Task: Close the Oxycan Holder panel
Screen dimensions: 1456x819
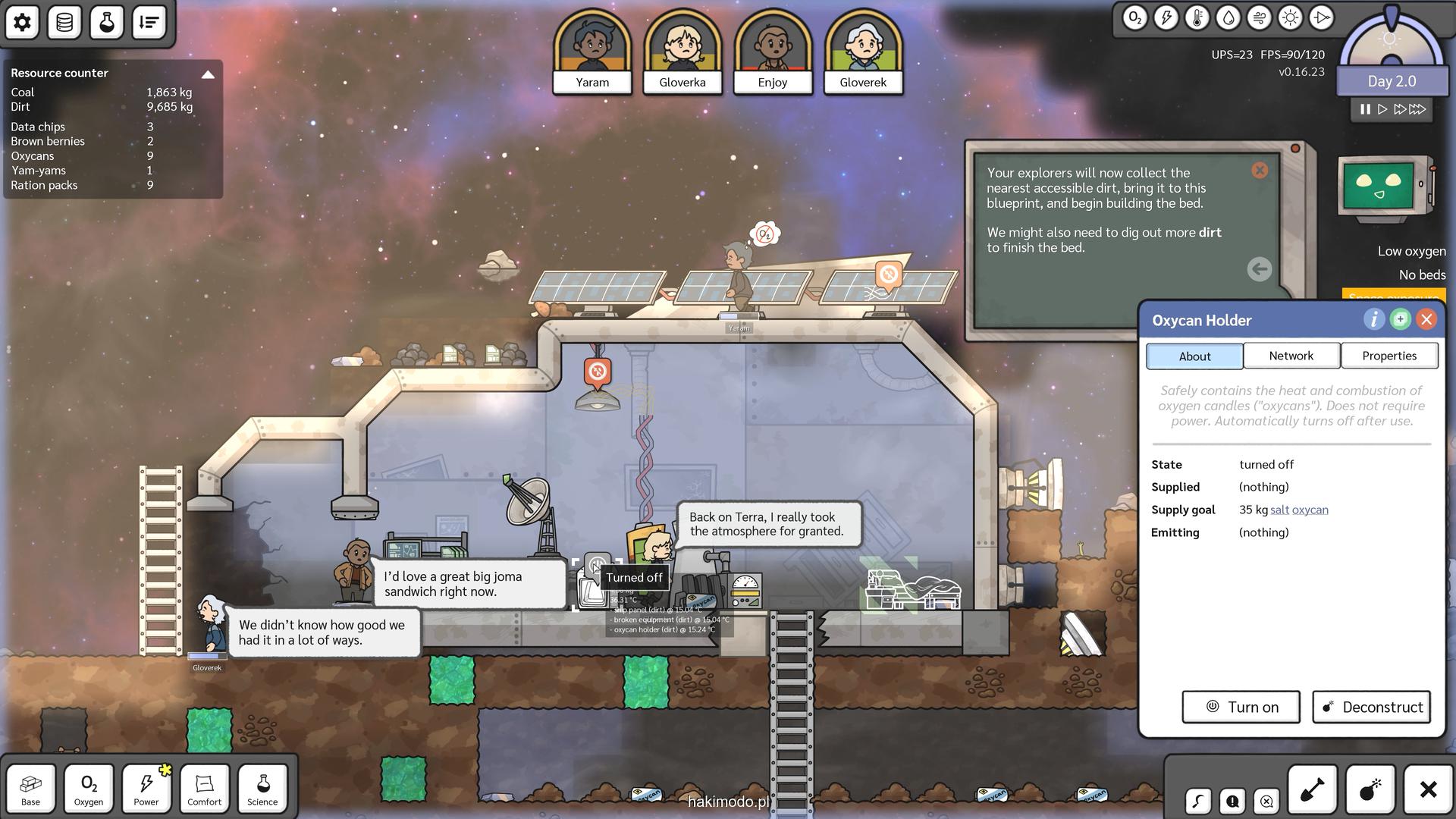Action: (x=1426, y=319)
